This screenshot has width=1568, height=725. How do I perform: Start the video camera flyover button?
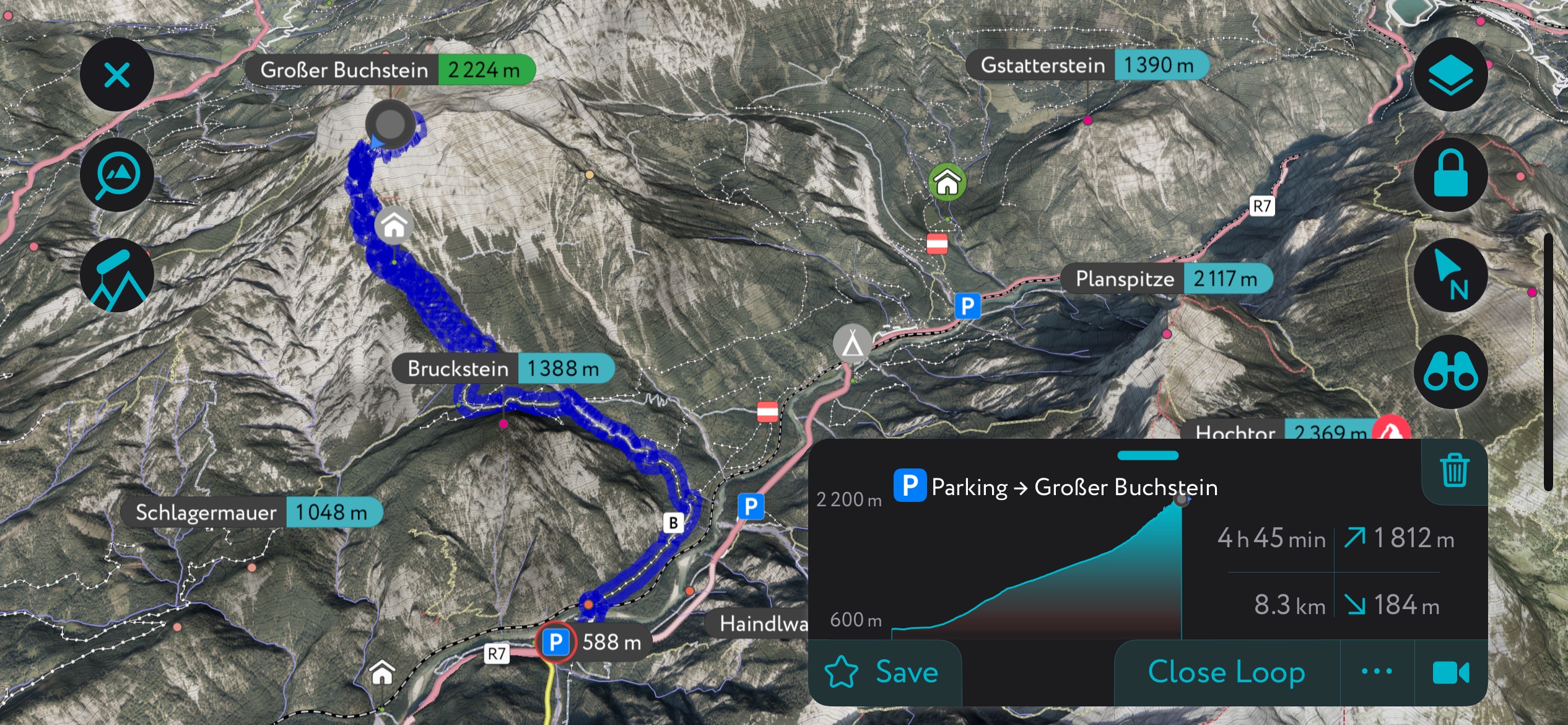point(1450,672)
